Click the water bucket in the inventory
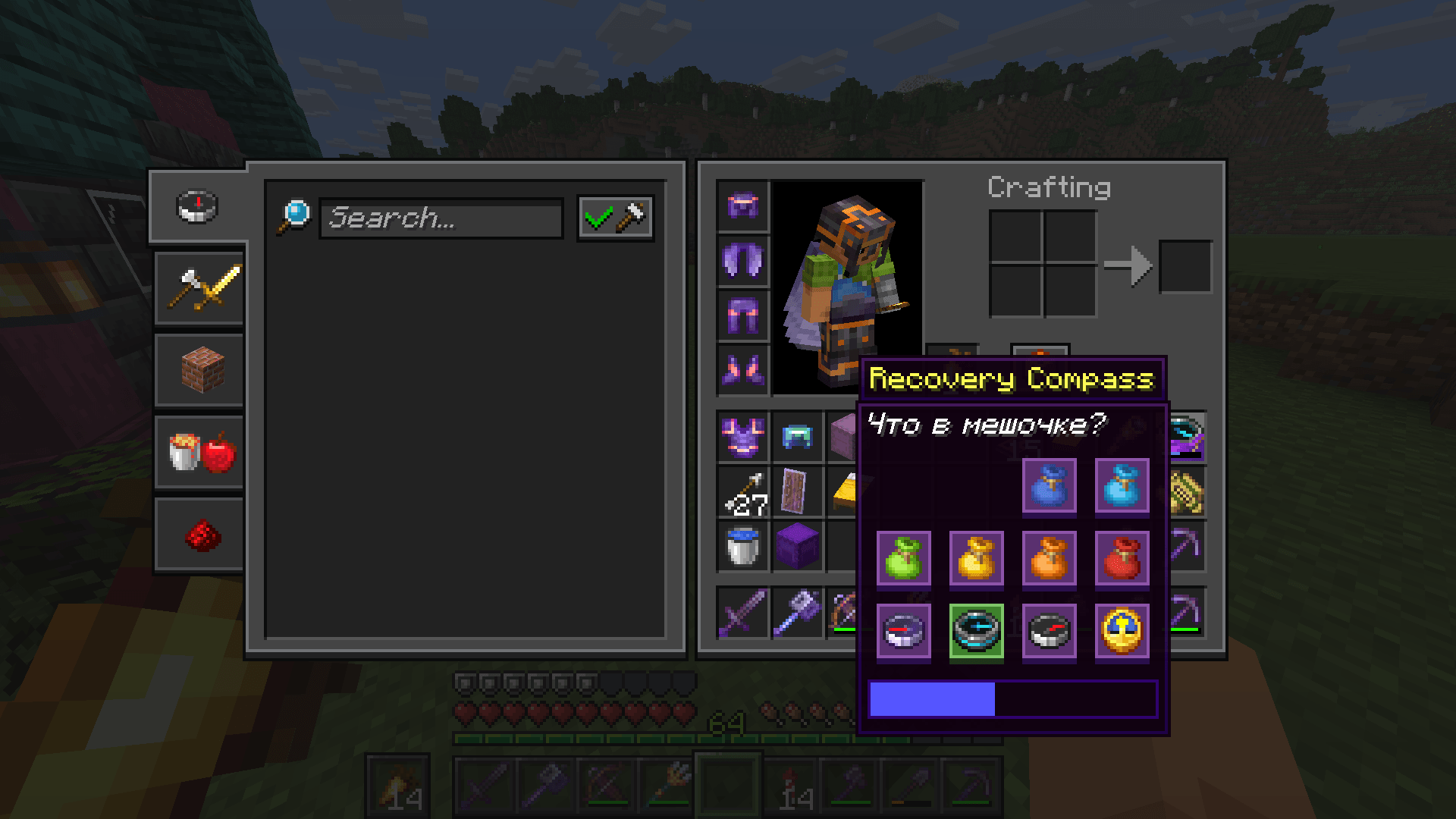 (x=742, y=544)
